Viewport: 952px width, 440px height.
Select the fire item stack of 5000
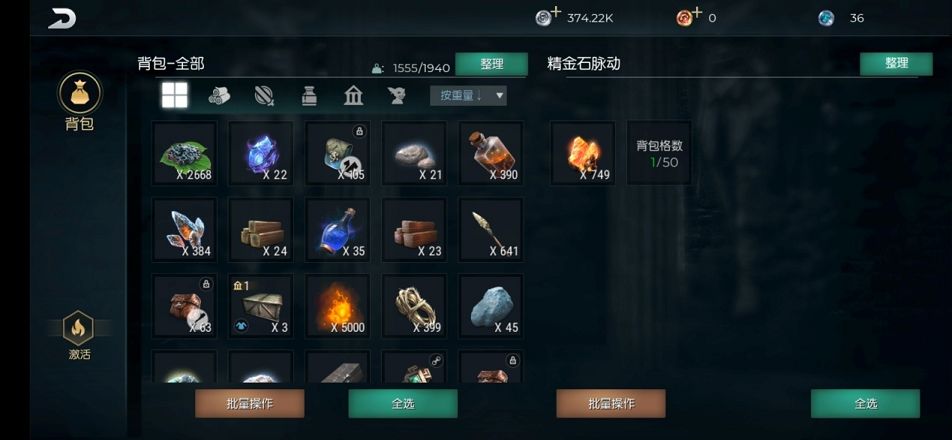338,307
